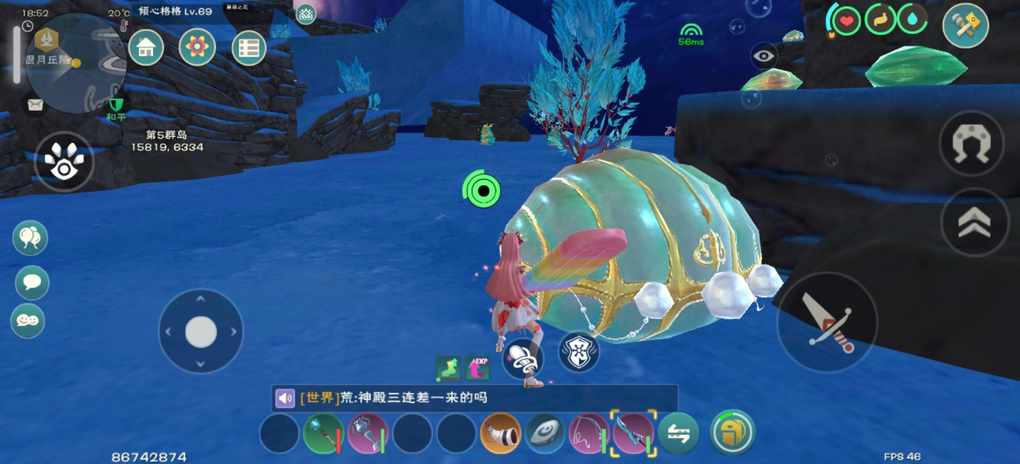Open the list menu button
This screenshot has height=464, width=1020.
tap(248, 47)
